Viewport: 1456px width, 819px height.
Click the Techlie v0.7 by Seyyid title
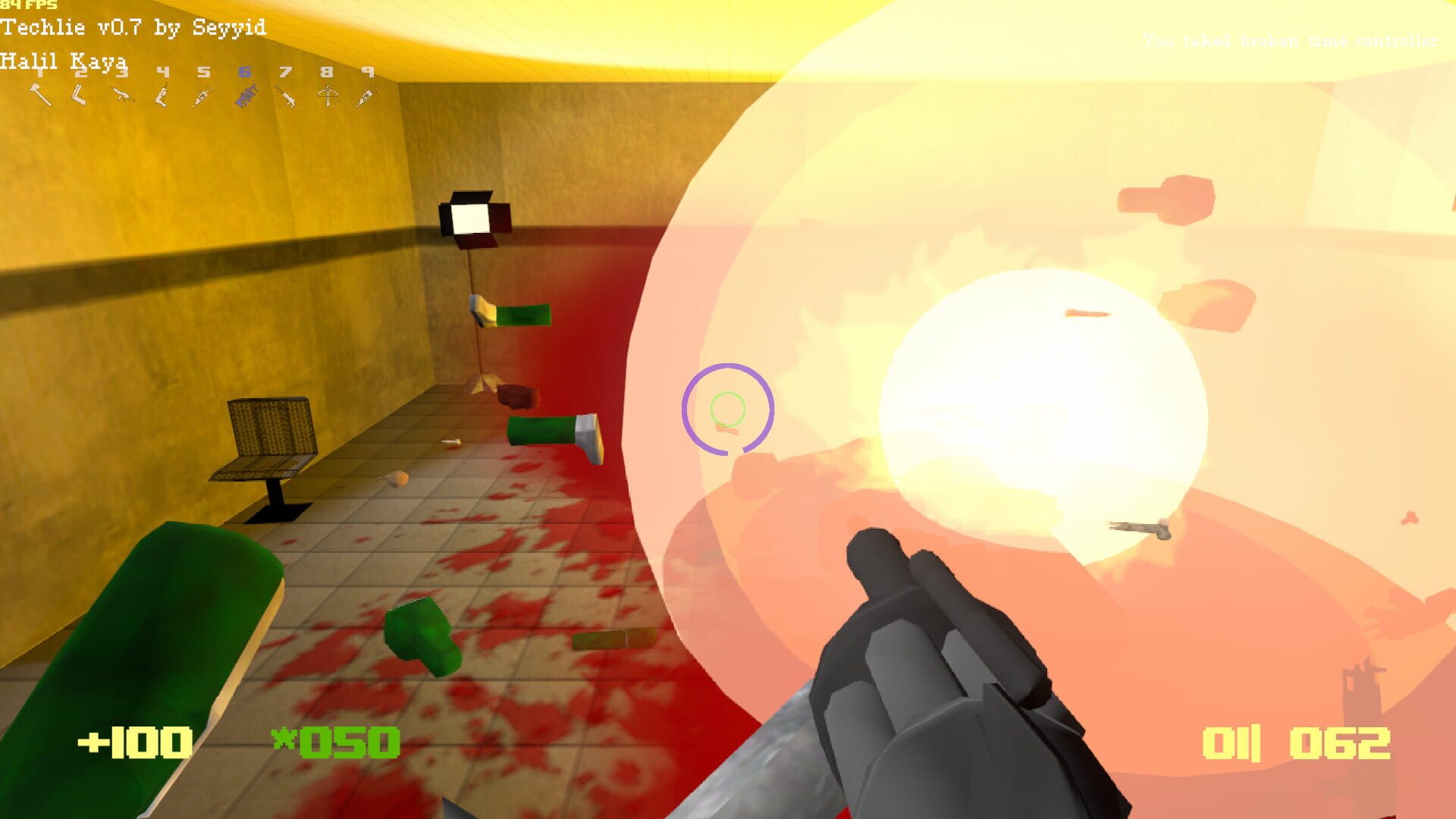[x=133, y=28]
